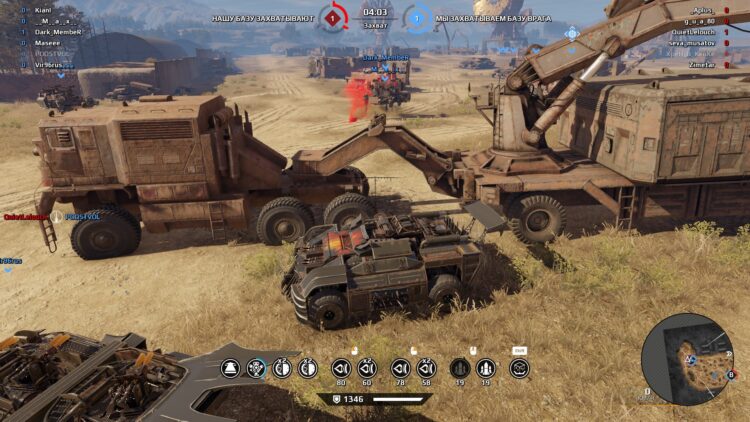The image size is (750, 422).
Task: Select enemy ZimeTar in the roster
Action: click(703, 62)
